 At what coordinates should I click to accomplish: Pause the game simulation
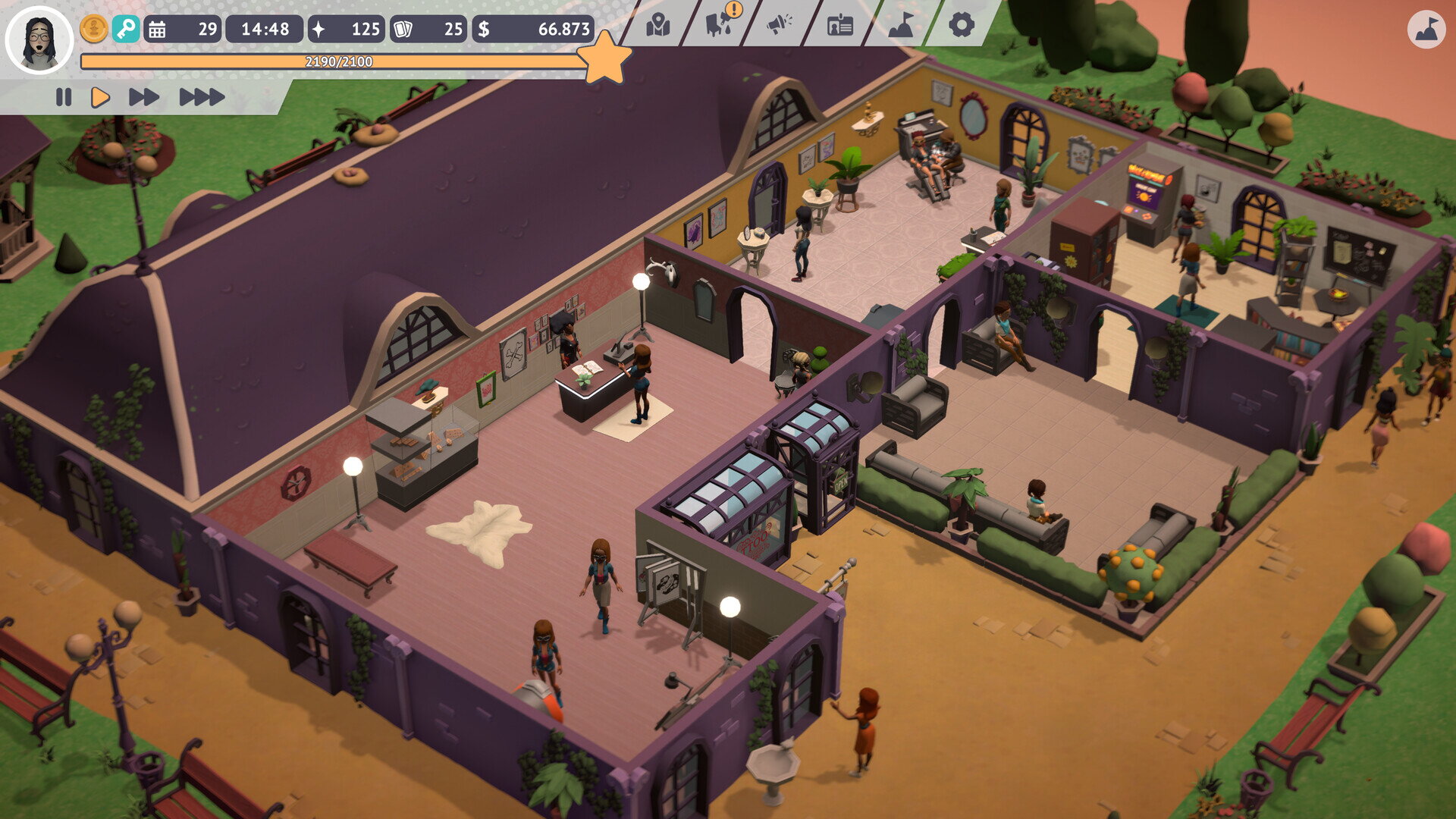tap(64, 97)
